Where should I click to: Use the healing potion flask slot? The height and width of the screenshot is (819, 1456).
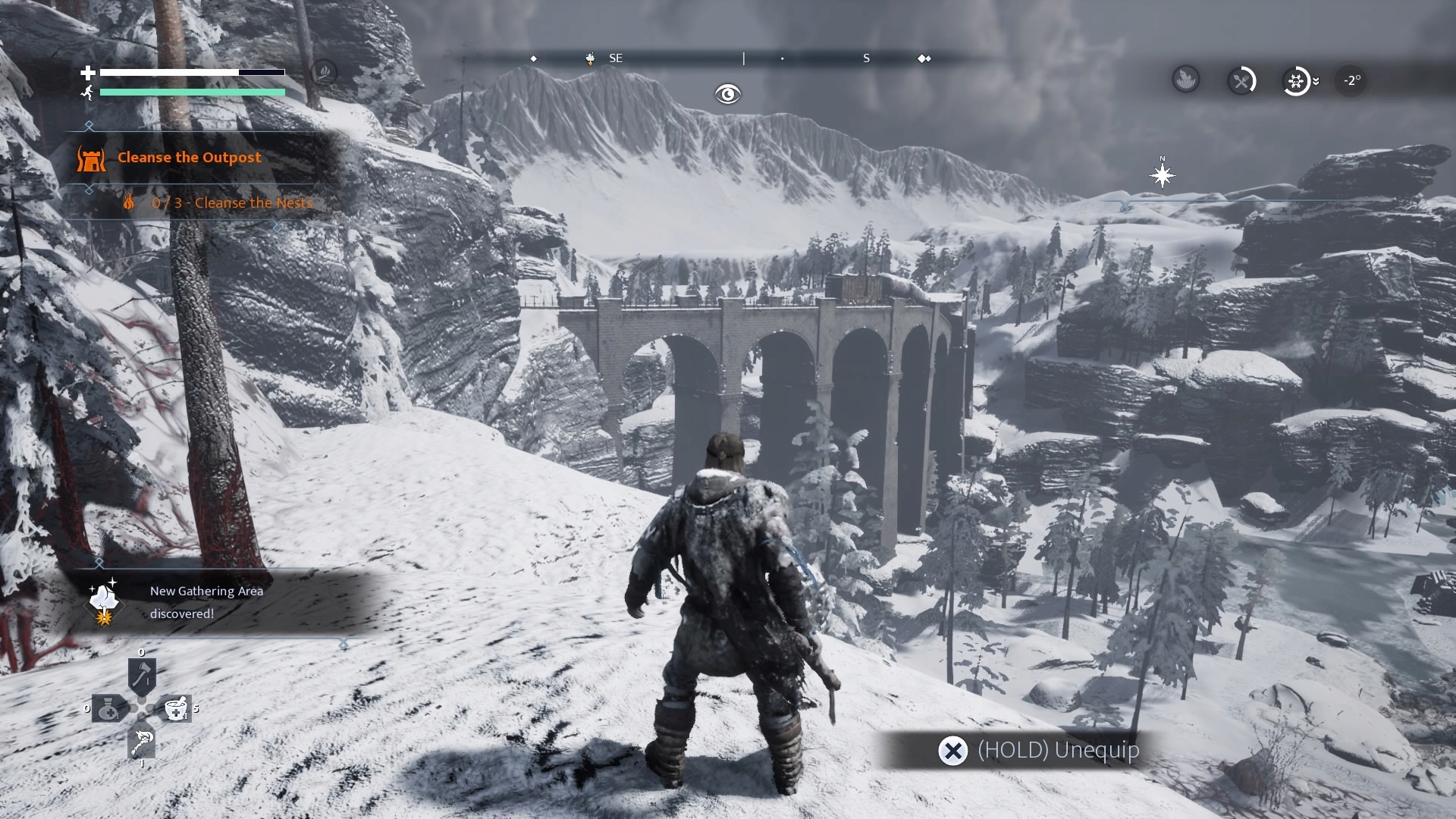tap(108, 709)
